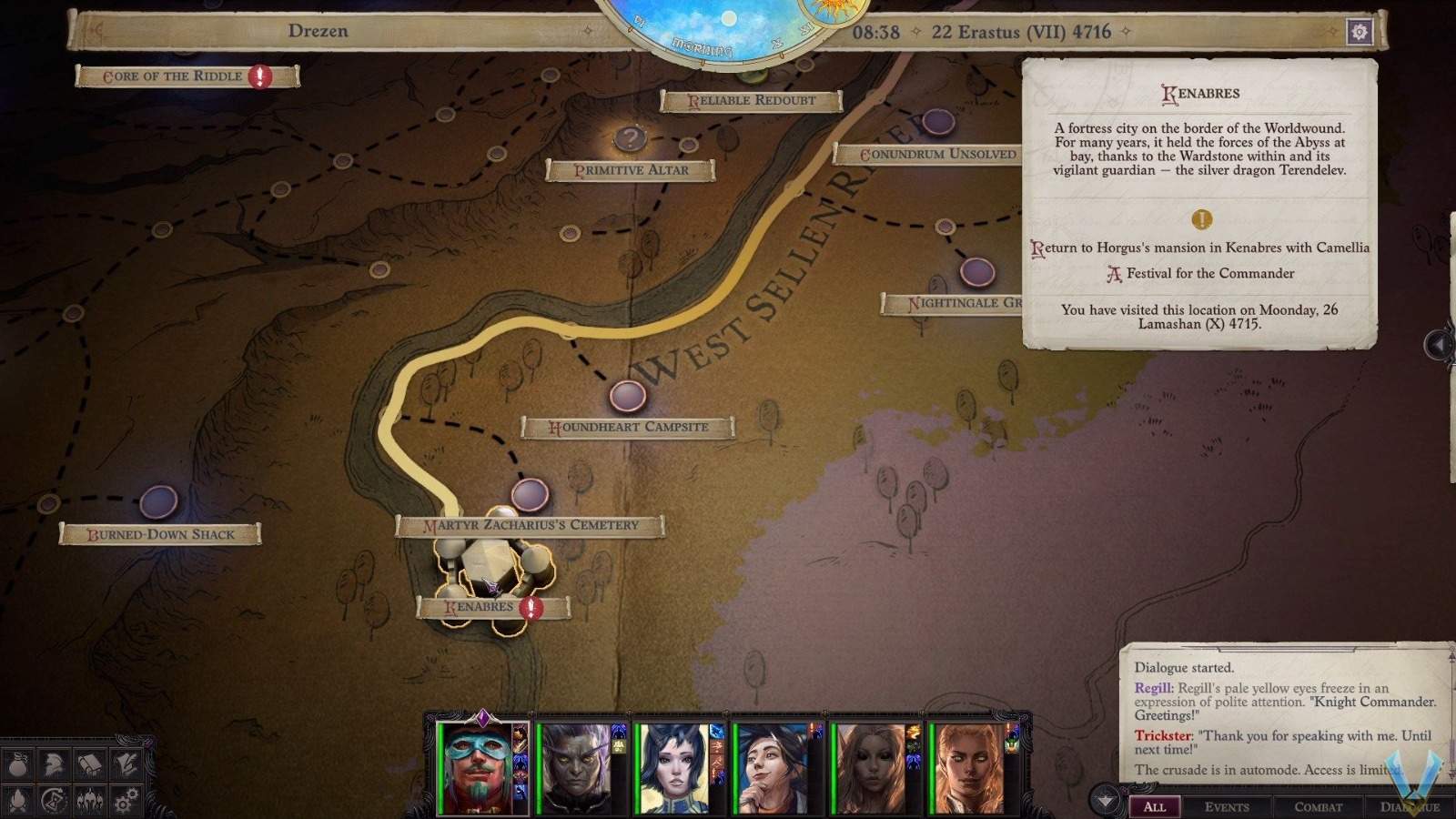This screenshot has height=819, width=1456.
Task: Open the Character sheet helmet icon
Action: pos(53,764)
